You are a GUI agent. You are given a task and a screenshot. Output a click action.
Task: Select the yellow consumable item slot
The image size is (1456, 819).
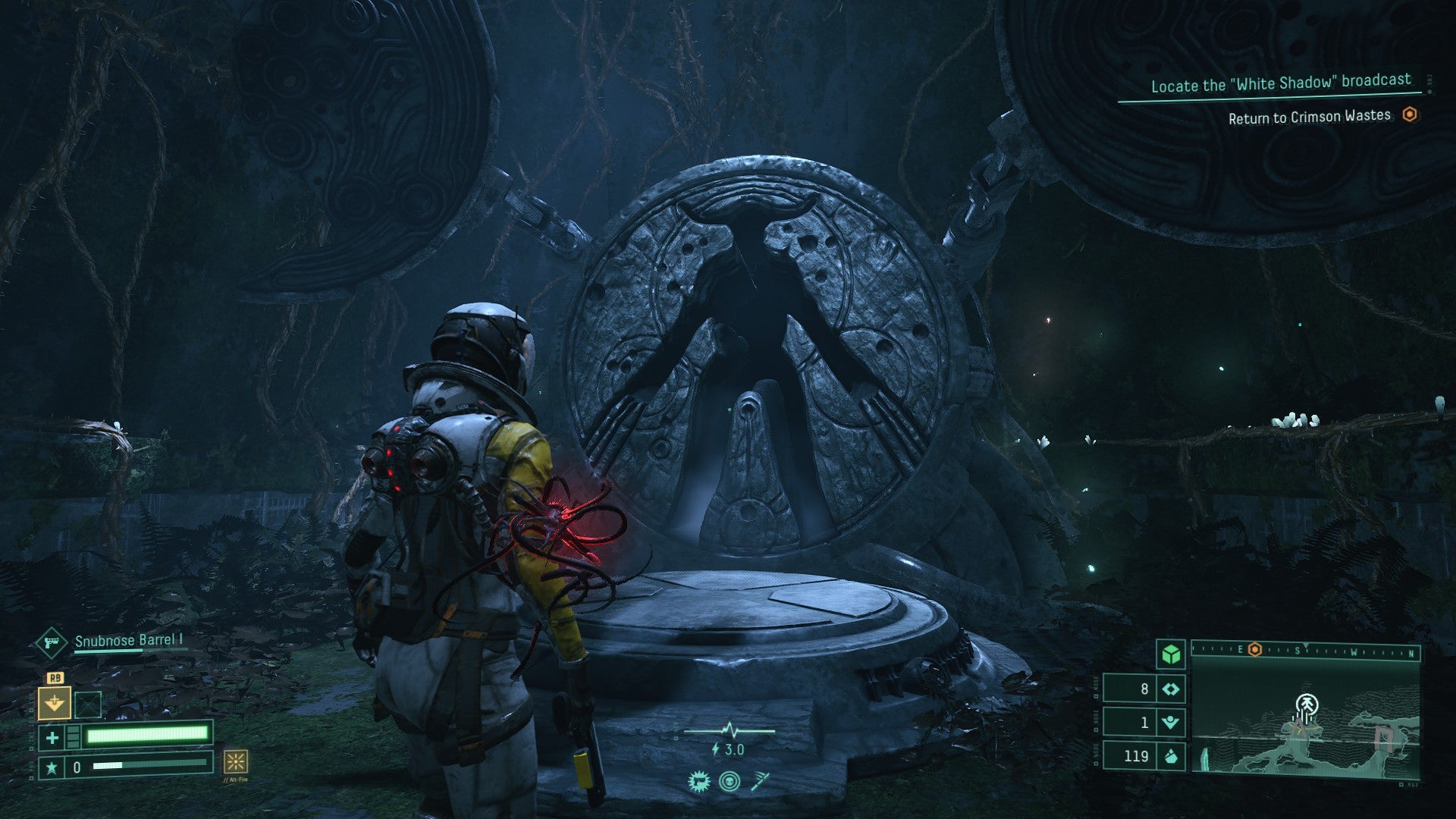pos(55,702)
